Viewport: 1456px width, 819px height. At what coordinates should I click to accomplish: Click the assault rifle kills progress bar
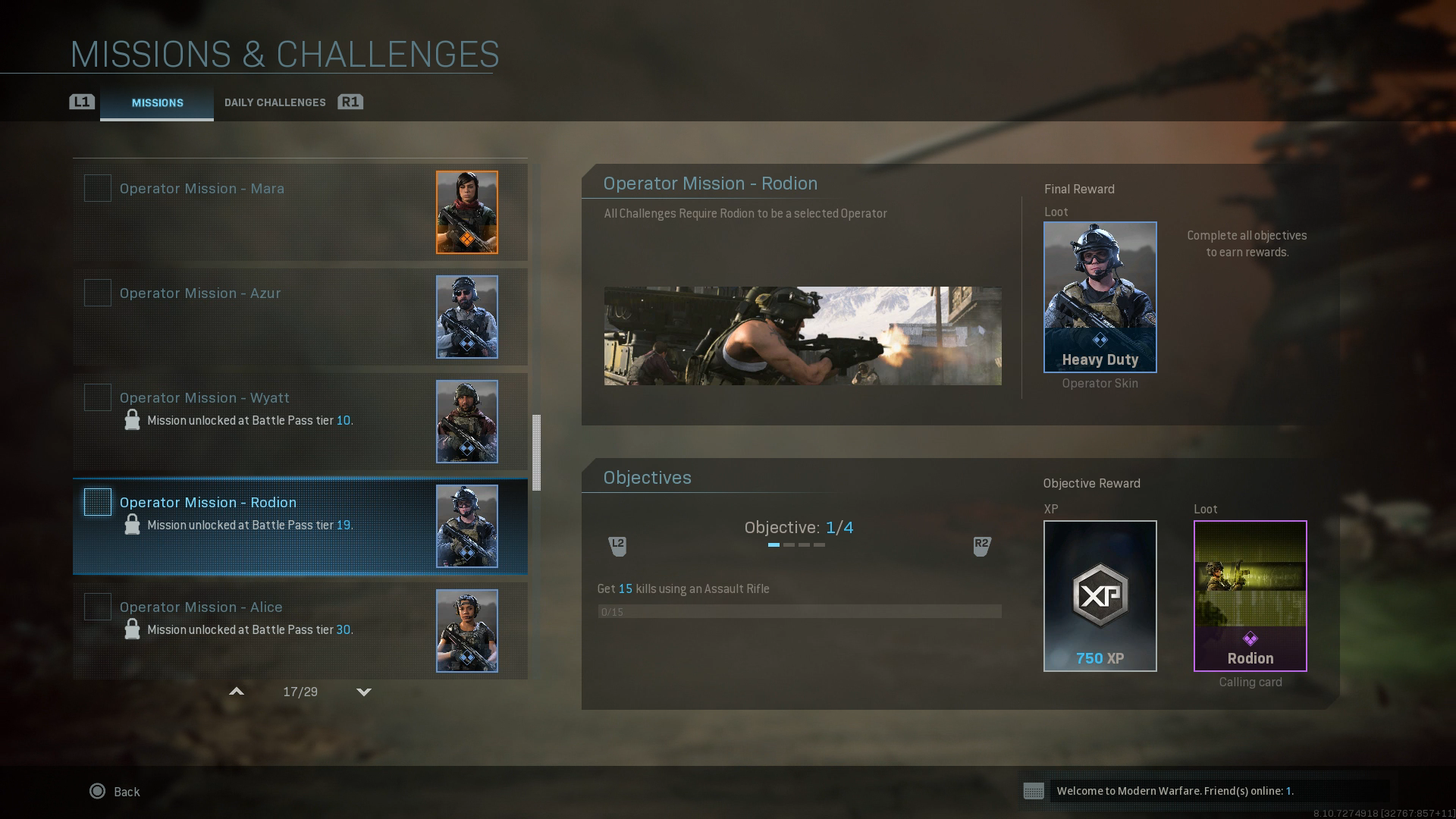click(x=800, y=611)
